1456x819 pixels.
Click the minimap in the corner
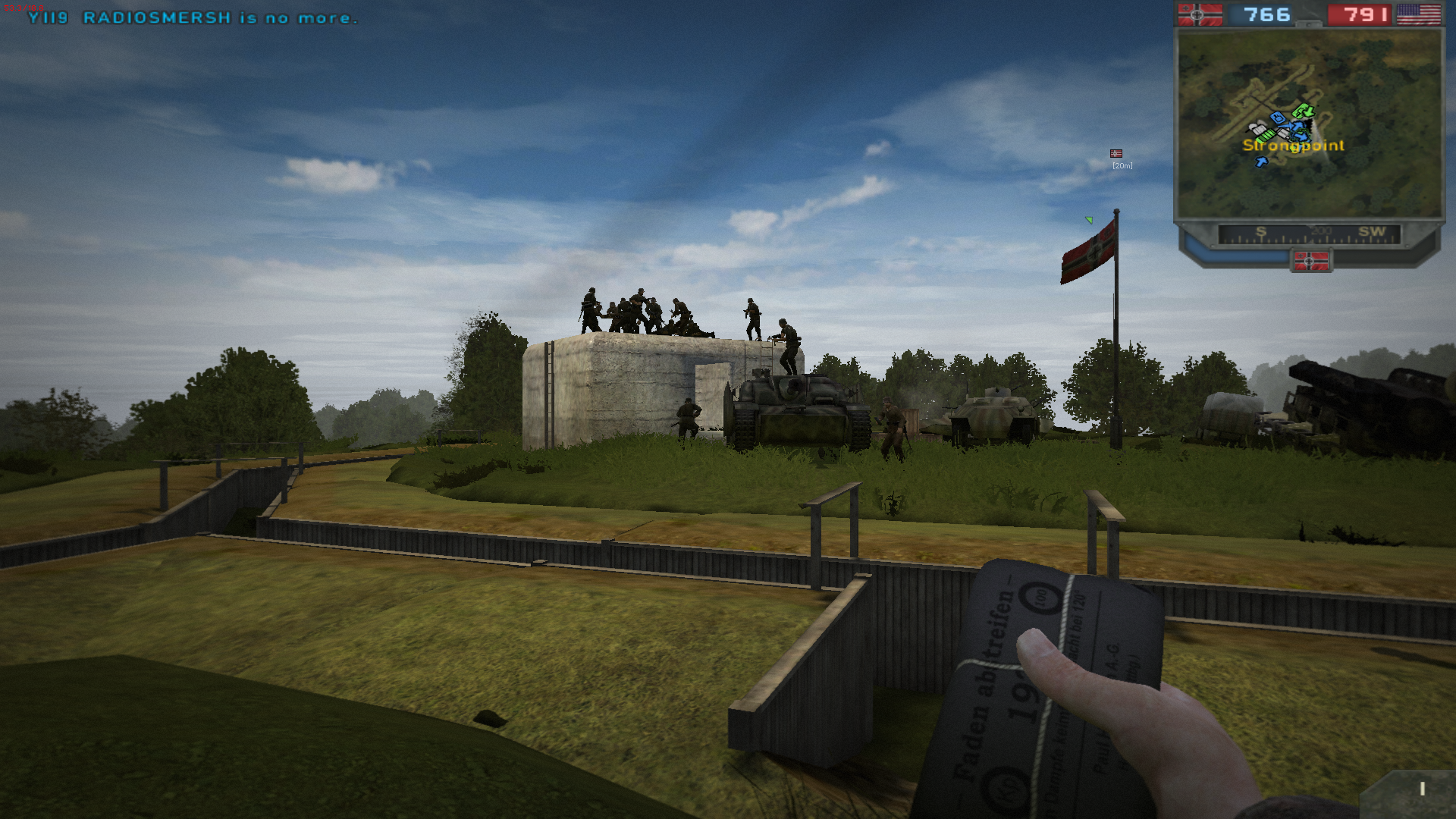point(1309,124)
